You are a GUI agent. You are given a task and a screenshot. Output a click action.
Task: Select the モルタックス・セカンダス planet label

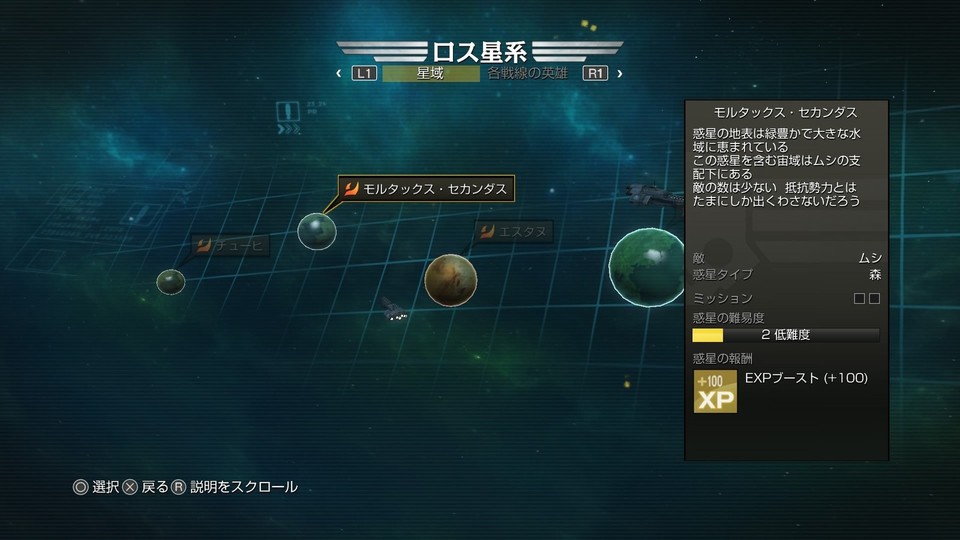tap(426, 188)
